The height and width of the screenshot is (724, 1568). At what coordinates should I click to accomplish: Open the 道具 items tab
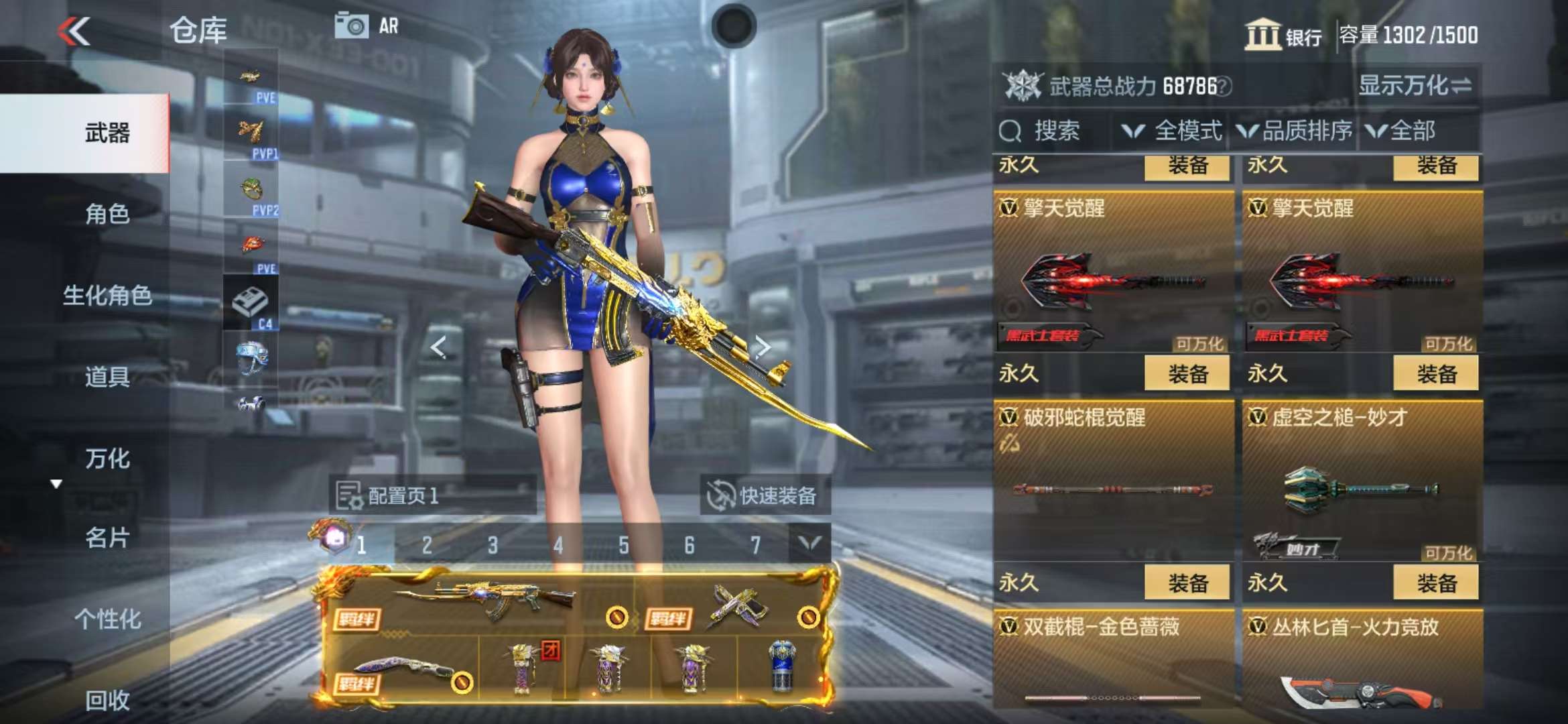pos(107,377)
